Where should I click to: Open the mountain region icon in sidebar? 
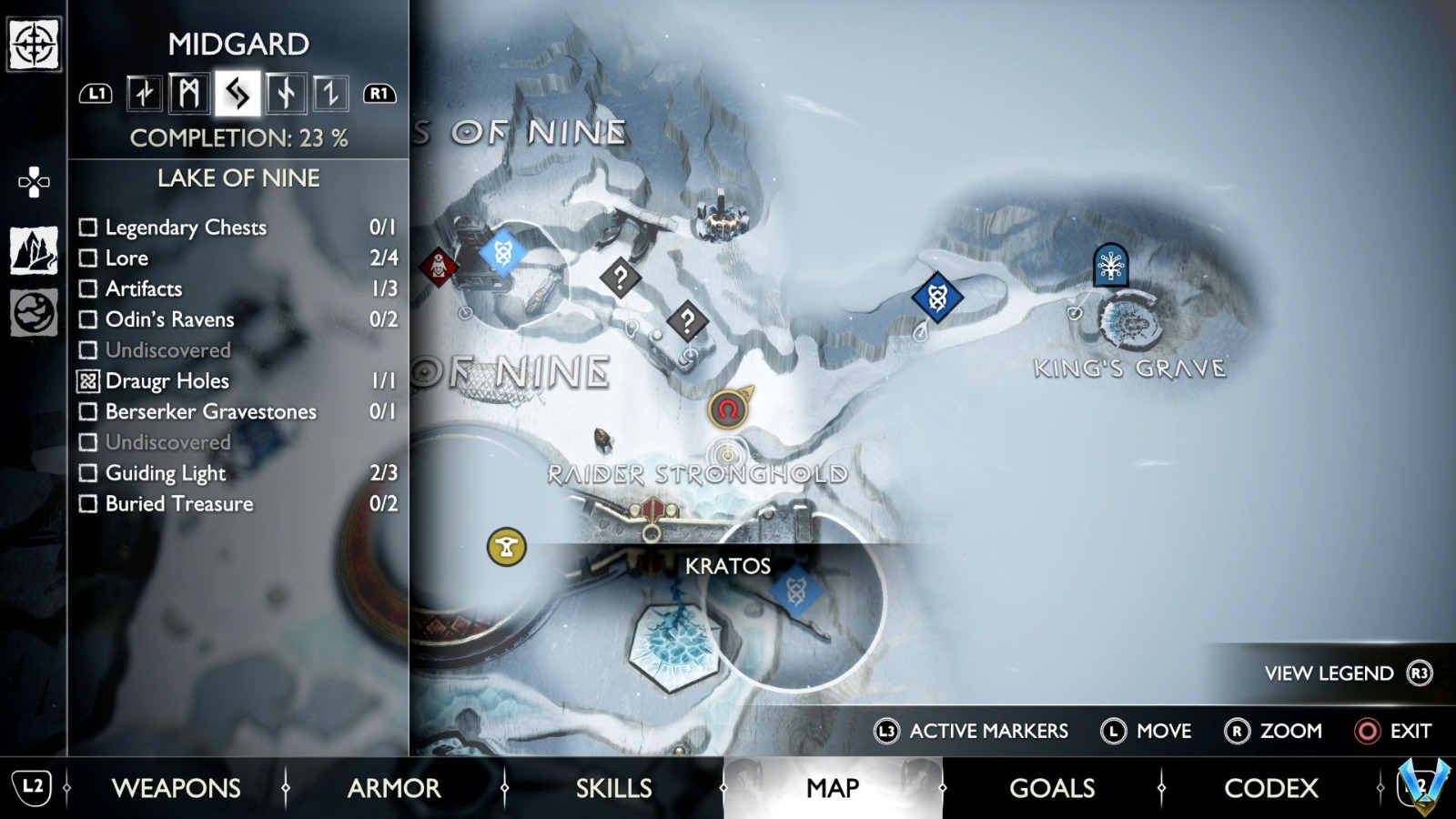point(34,250)
